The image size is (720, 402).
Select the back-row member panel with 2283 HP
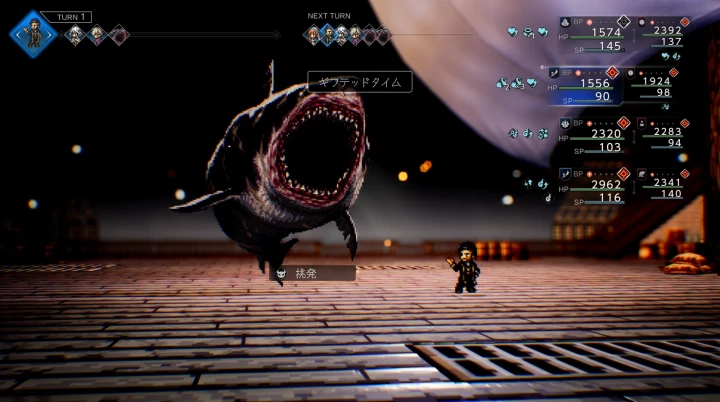(663, 135)
